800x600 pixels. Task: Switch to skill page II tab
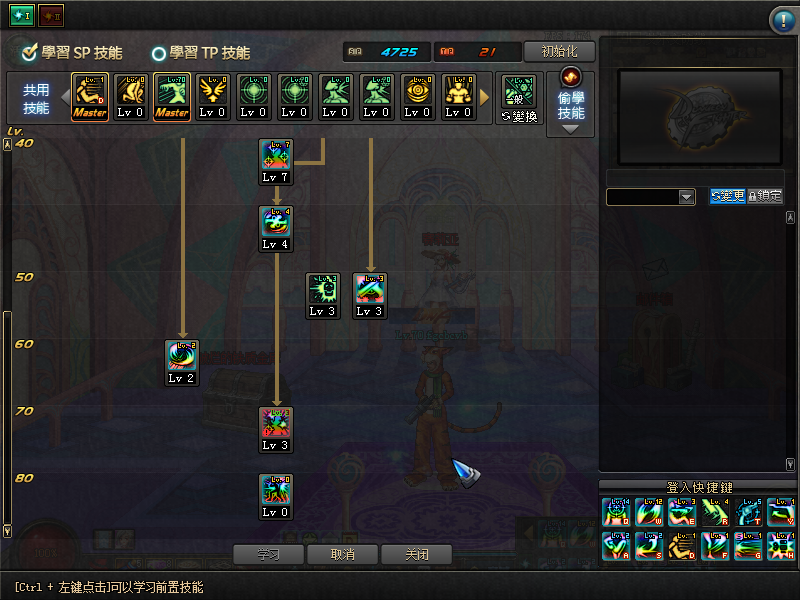50,15
